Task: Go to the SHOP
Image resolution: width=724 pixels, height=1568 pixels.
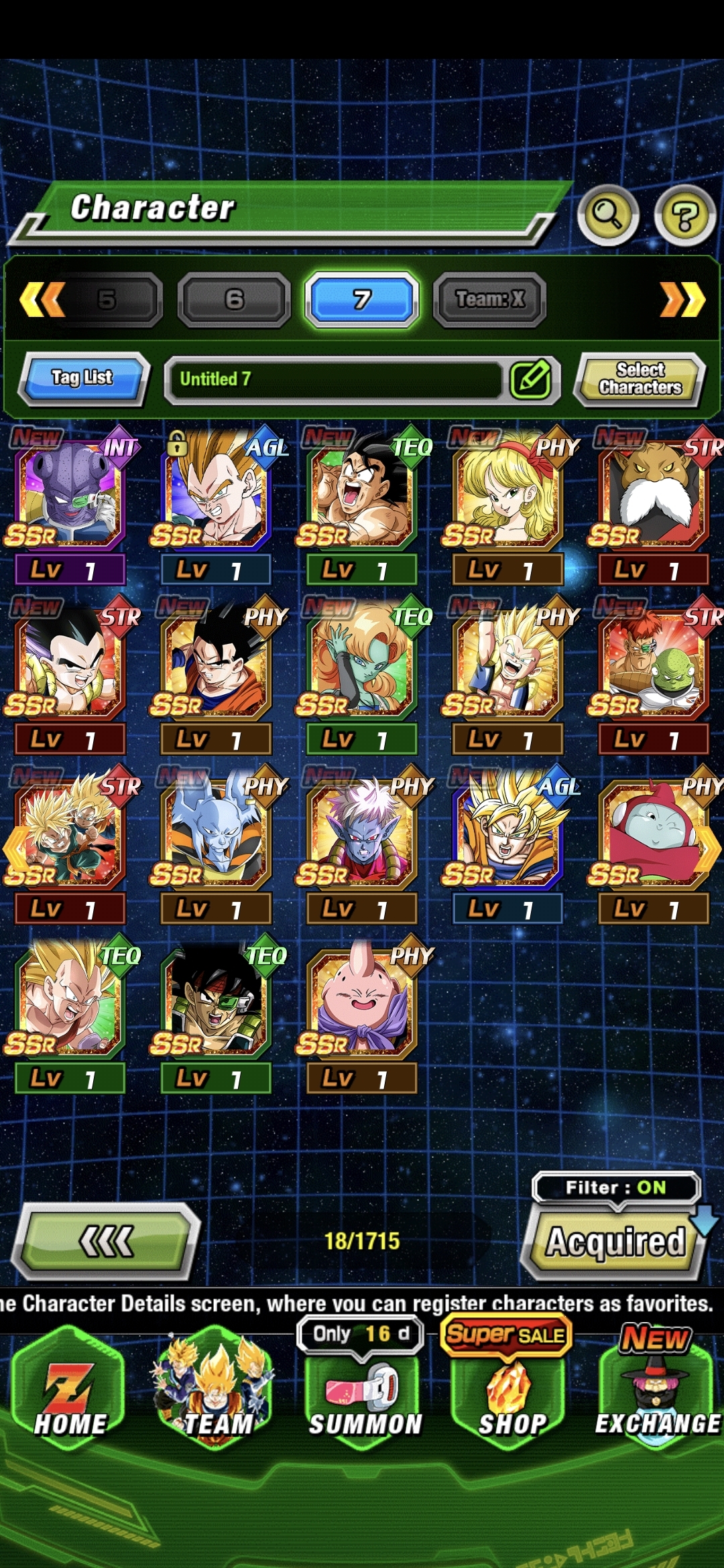Action: [511, 1397]
